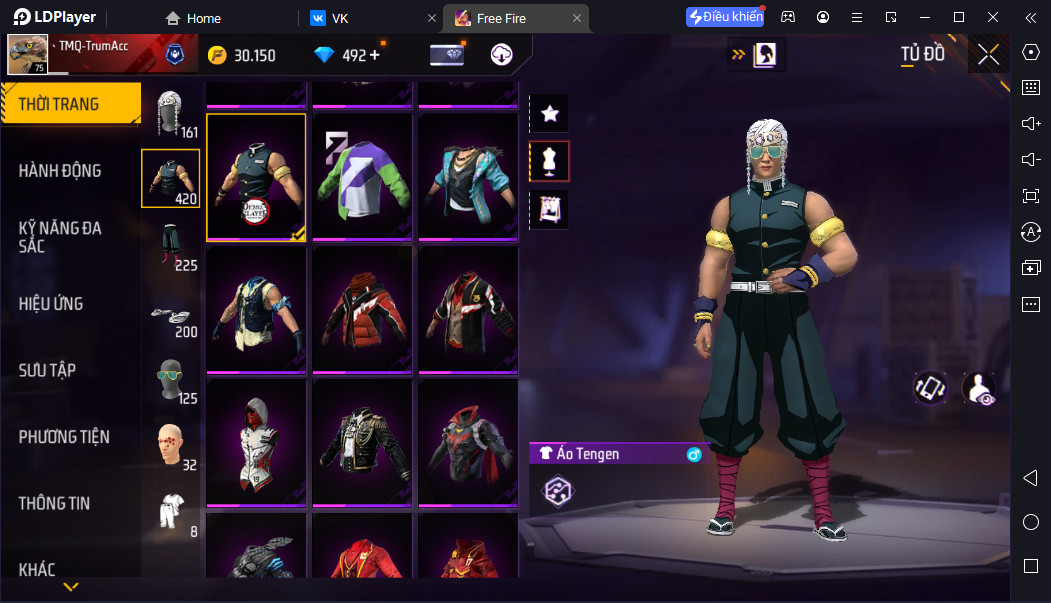The image size is (1051, 603).
Task: Open the THỜI TRANG category
Action: [x=70, y=104]
